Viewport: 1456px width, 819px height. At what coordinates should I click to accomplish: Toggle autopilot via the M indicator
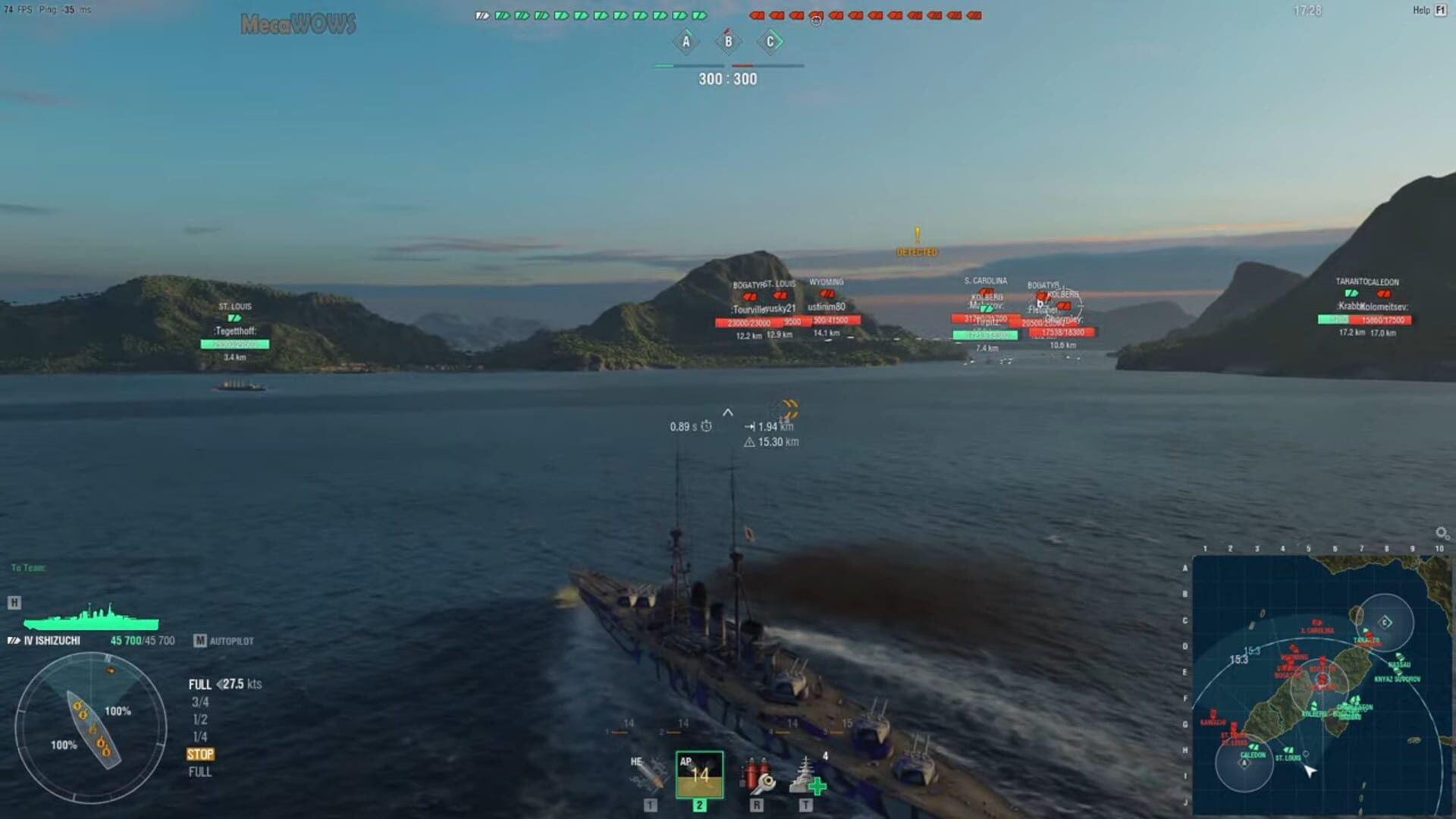[201, 641]
